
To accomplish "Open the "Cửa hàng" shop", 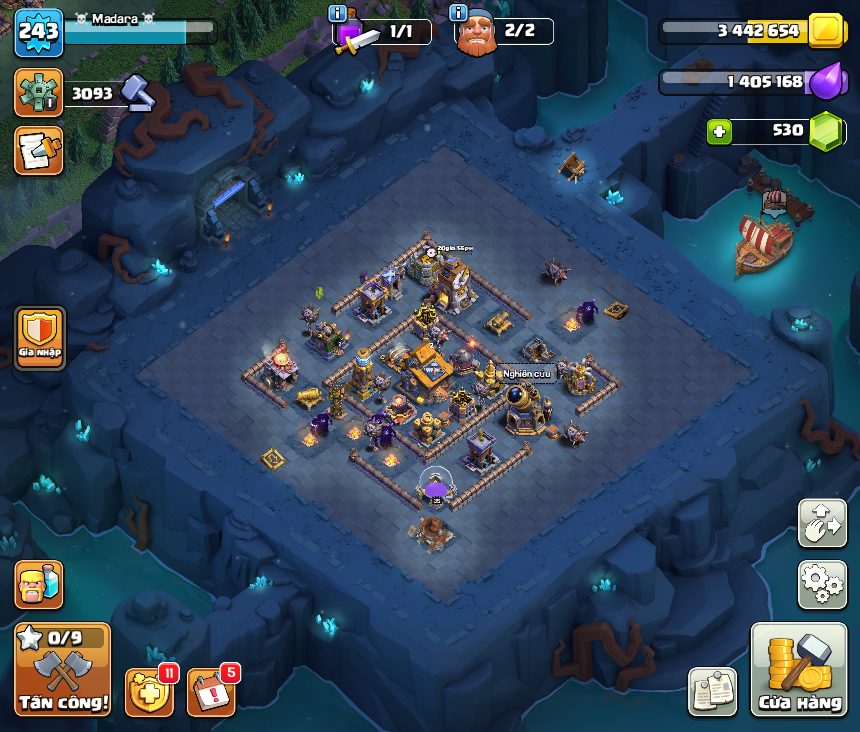I will point(799,670).
